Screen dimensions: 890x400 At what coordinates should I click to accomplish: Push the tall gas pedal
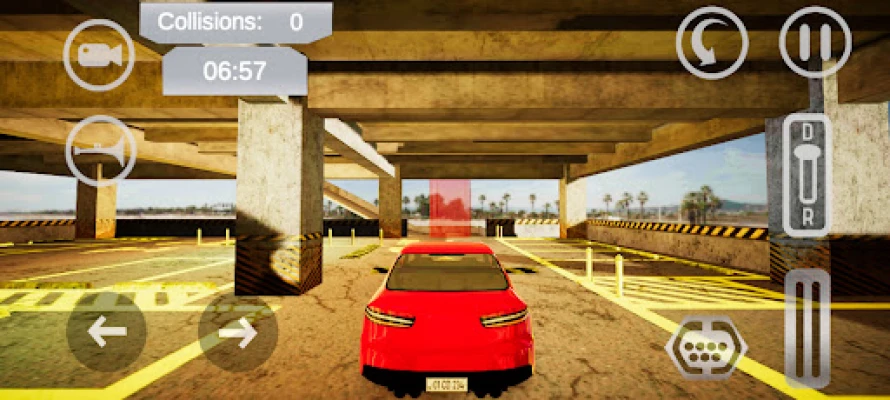(x=807, y=330)
